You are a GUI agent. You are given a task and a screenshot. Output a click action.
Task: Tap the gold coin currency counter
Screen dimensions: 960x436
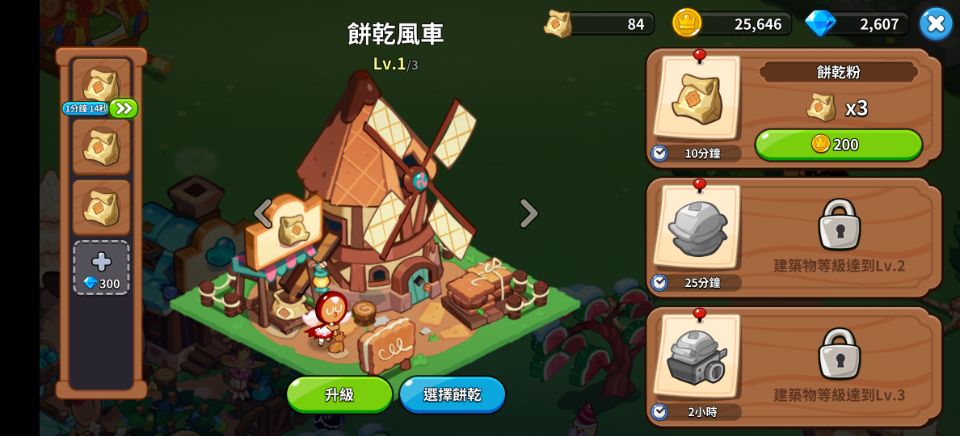tap(732, 23)
